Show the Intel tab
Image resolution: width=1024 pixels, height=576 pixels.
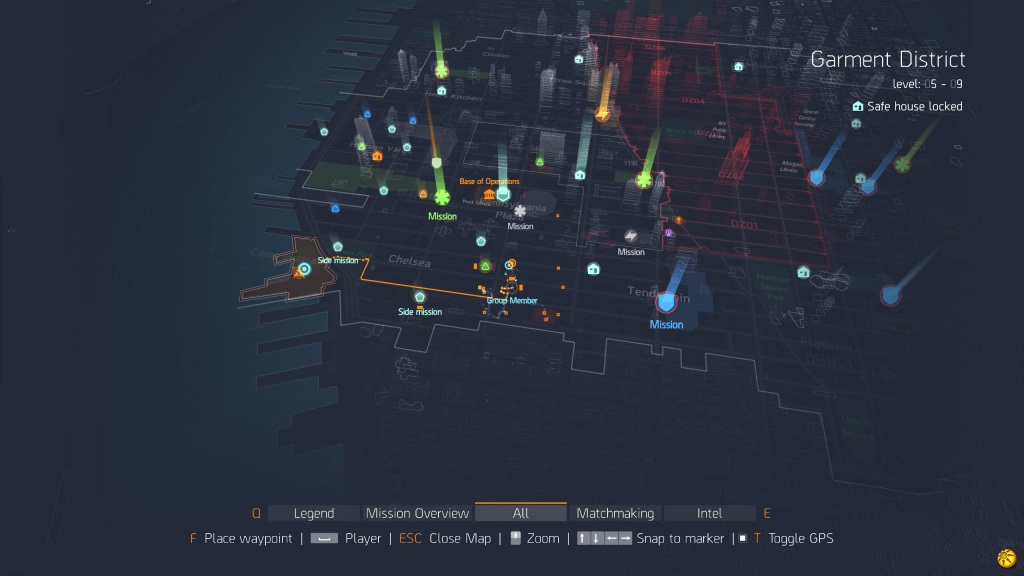pyautogui.click(x=709, y=513)
